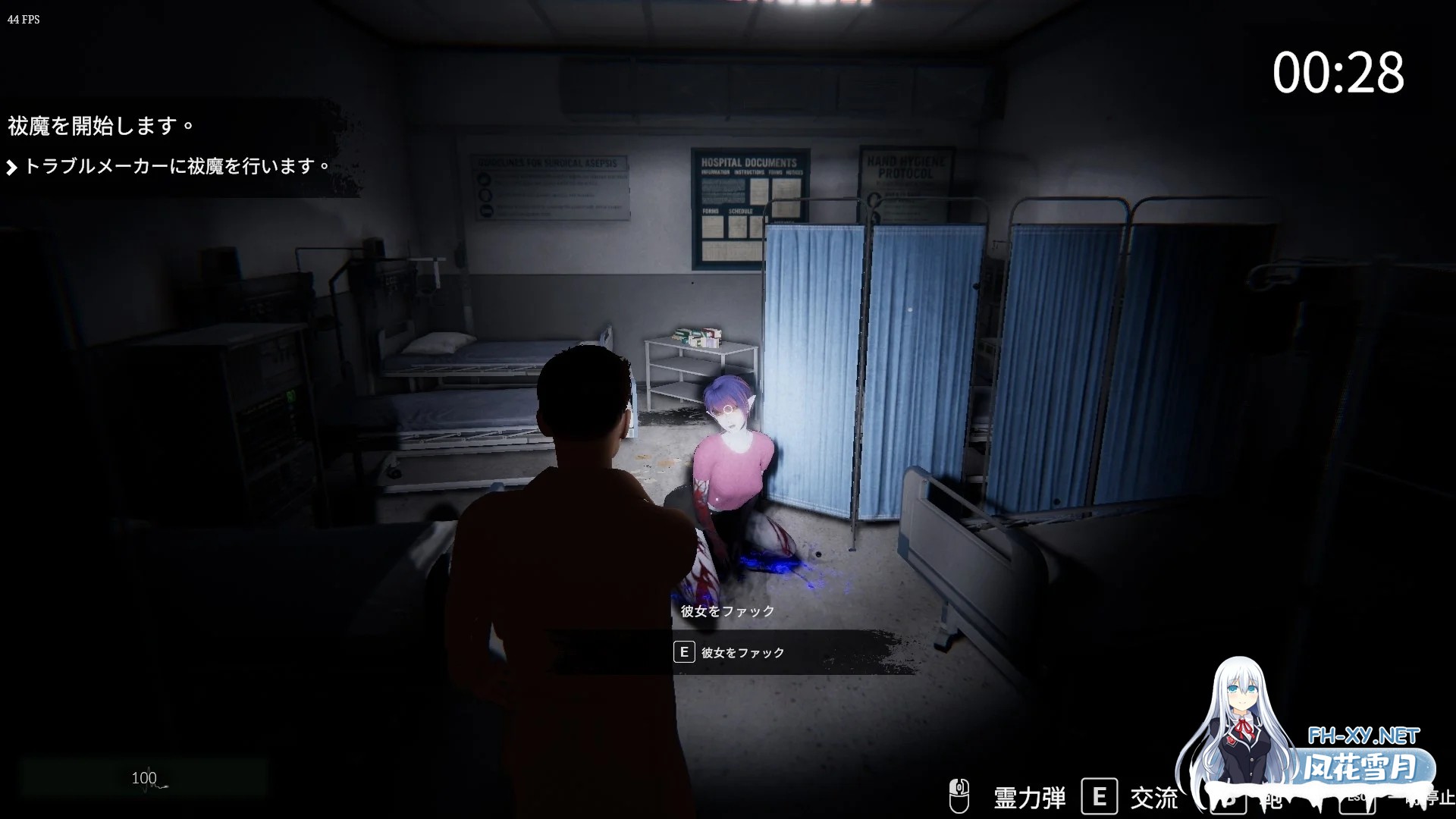Click the 44 FPS counter
This screenshot has height=819, width=1456.
click(x=23, y=20)
